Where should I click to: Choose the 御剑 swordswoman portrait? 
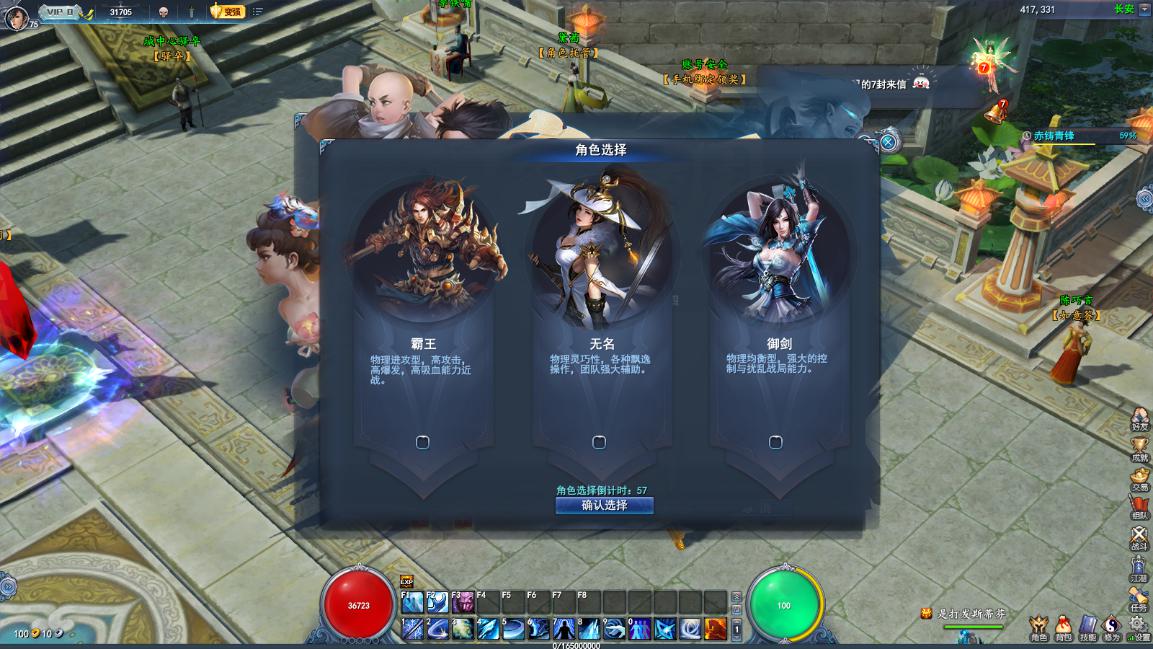(x=776, y=250)
